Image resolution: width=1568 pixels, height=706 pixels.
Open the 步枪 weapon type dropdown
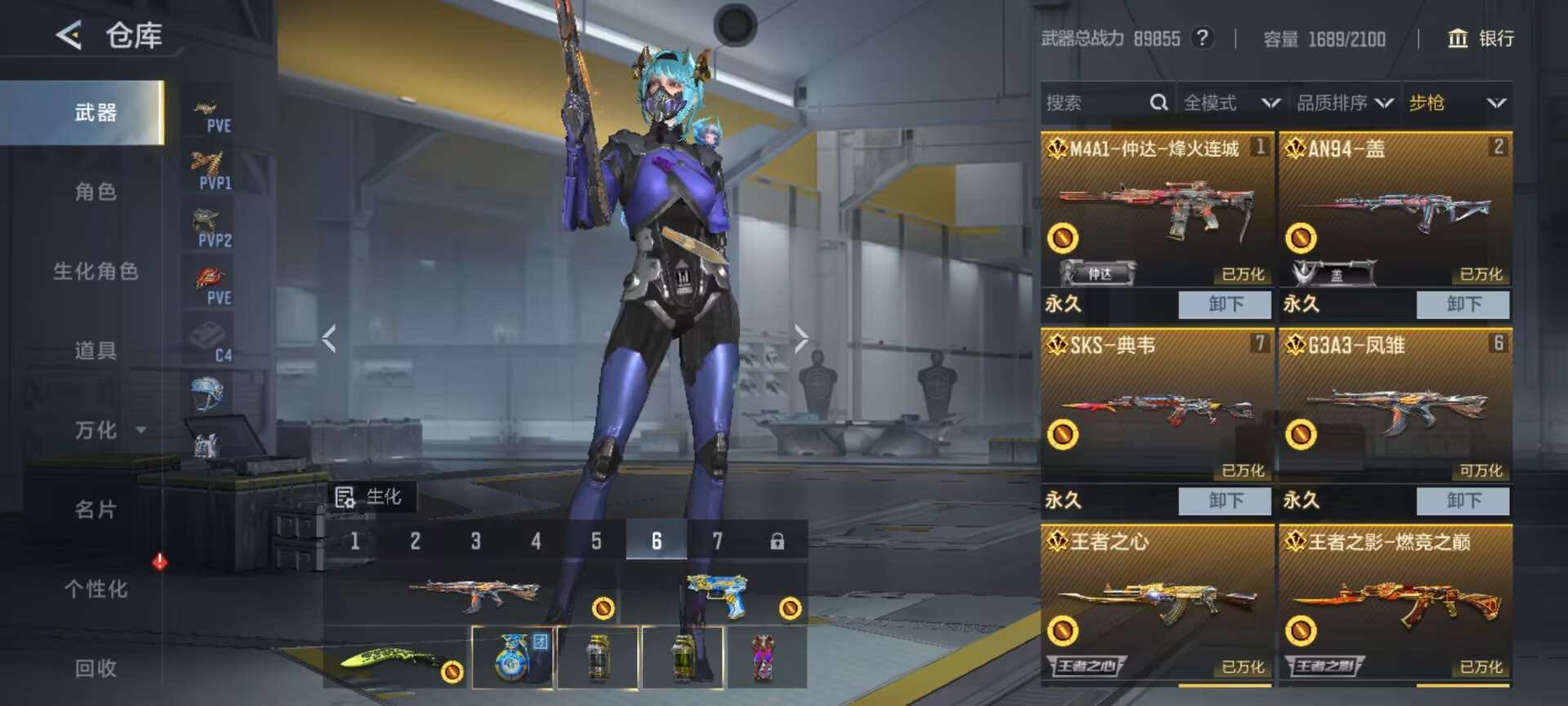tap(1456, 103)
